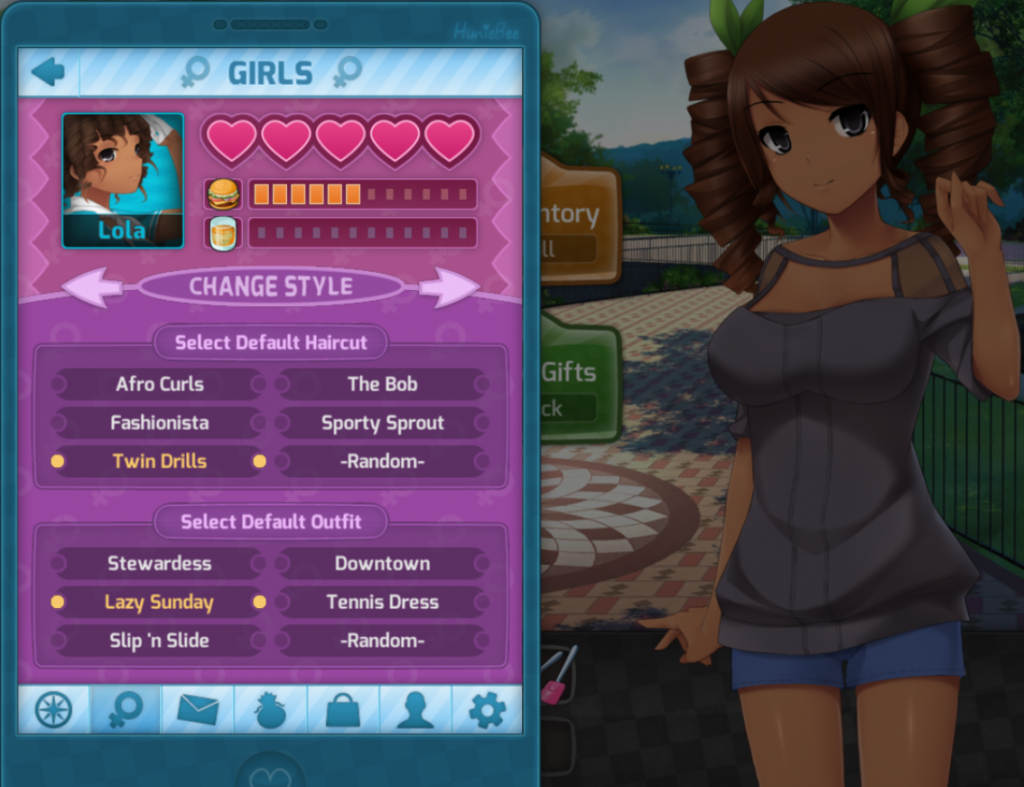Image resolution: width=1024 pixels, height=787 pixels.
Task: Set the outfit to Stewardess
Action: point(159,563)
